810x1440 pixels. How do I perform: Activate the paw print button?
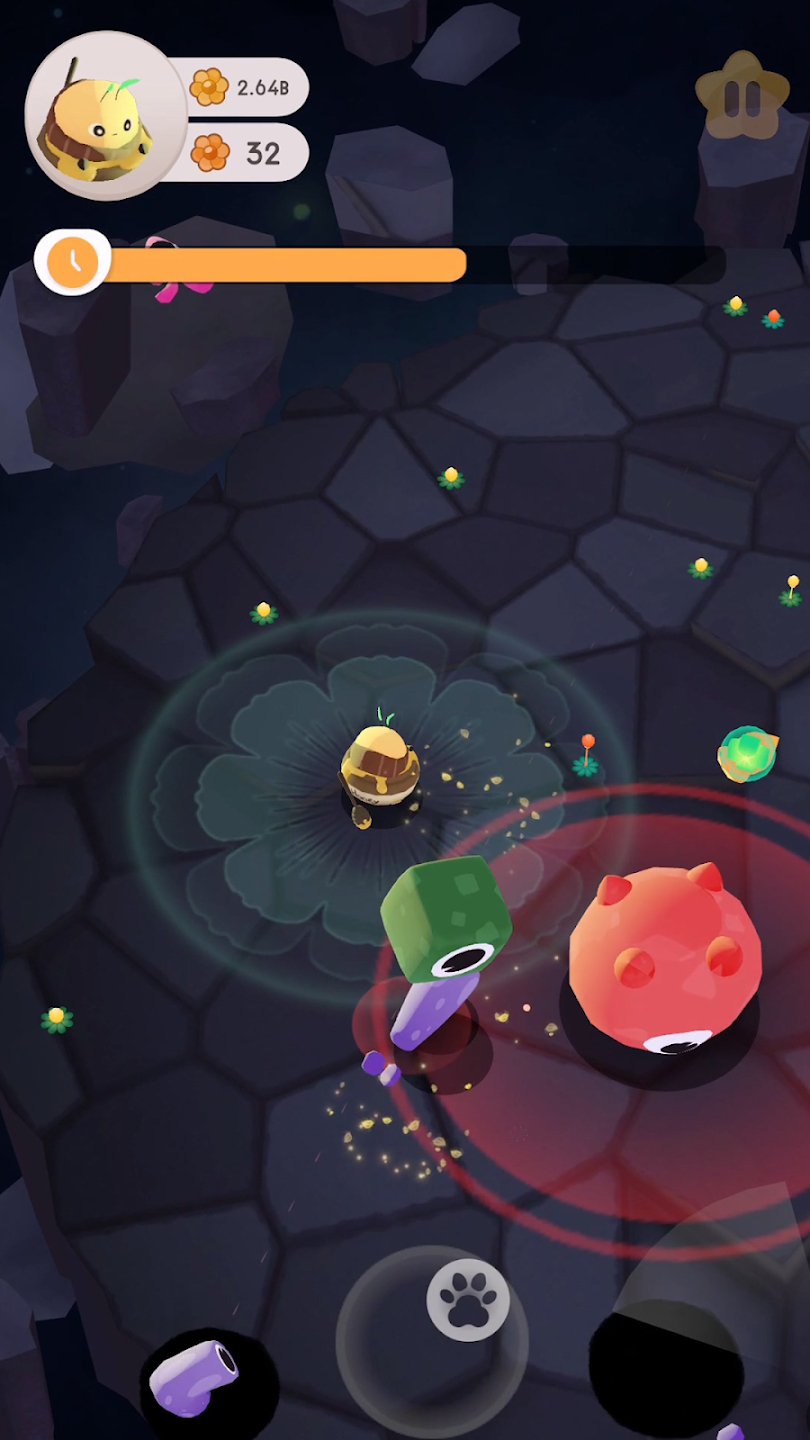tap(467, 1301)
